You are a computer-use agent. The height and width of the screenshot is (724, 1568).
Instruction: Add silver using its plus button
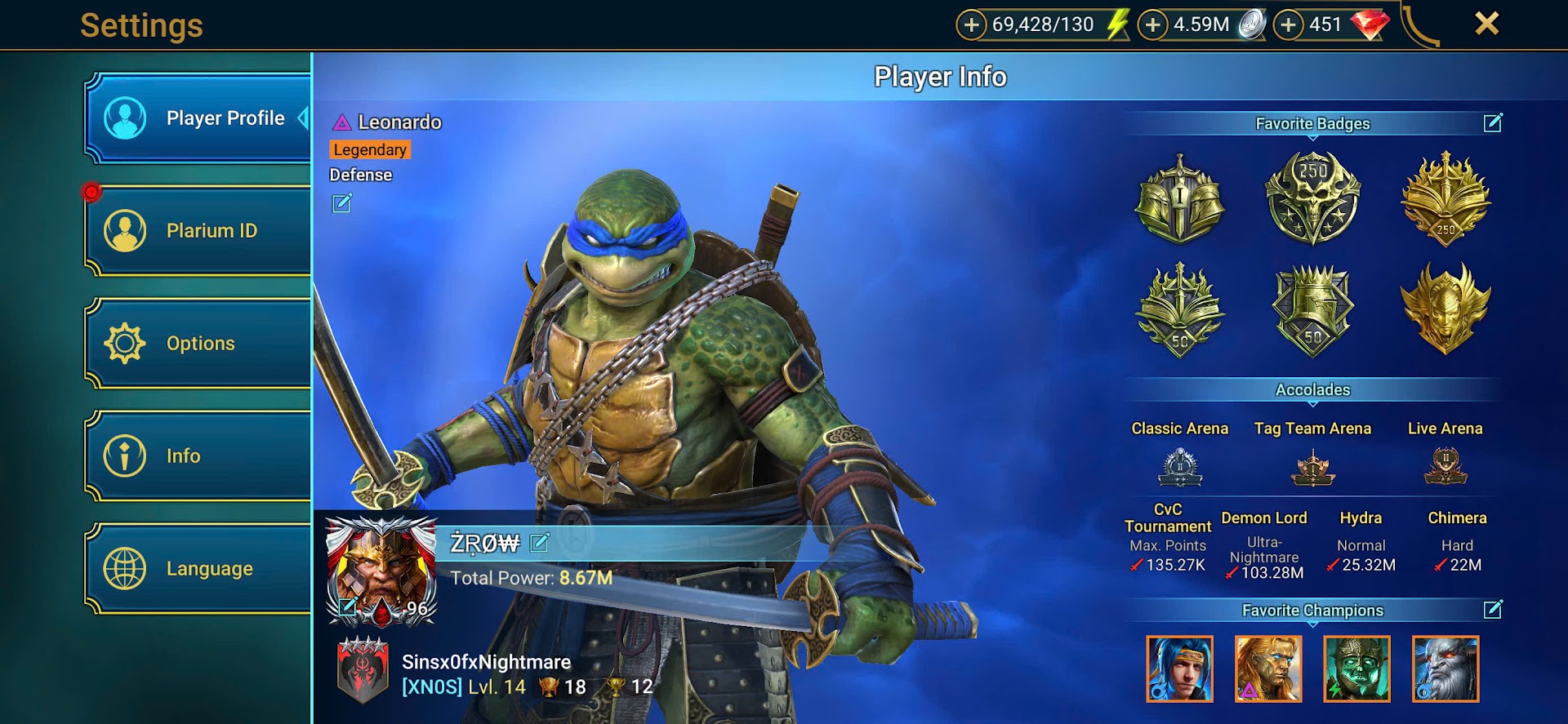[x=1152, y=25]
